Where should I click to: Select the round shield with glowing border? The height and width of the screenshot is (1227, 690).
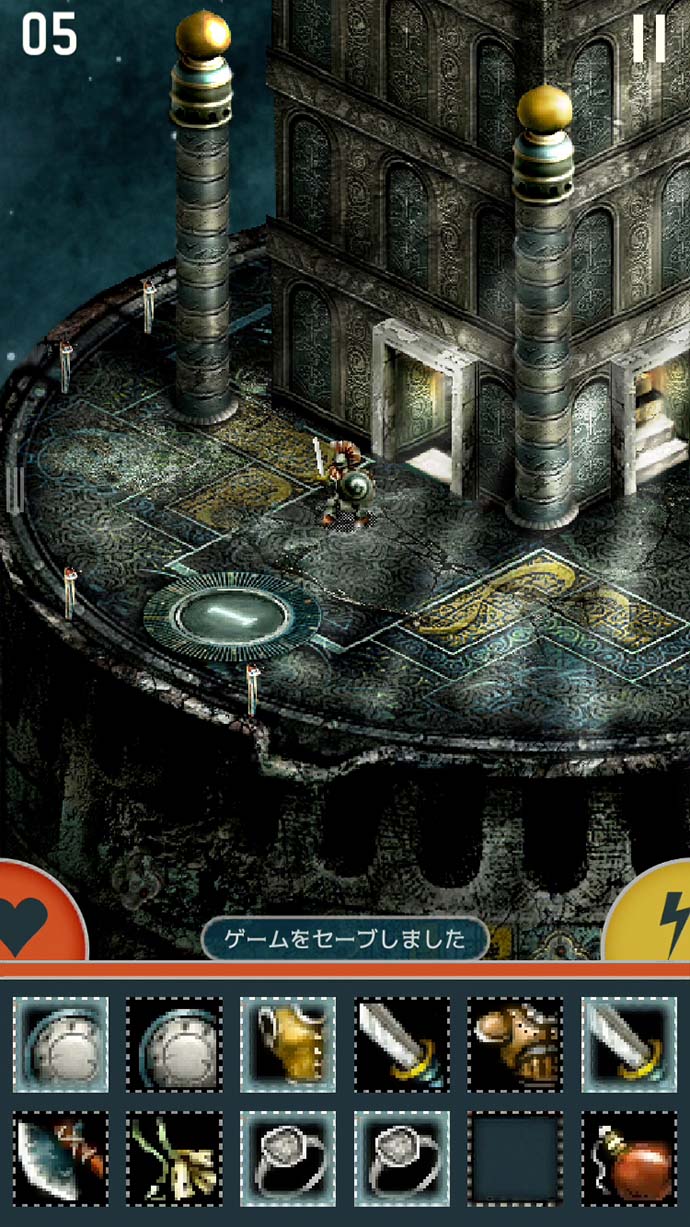point(60,1044)
